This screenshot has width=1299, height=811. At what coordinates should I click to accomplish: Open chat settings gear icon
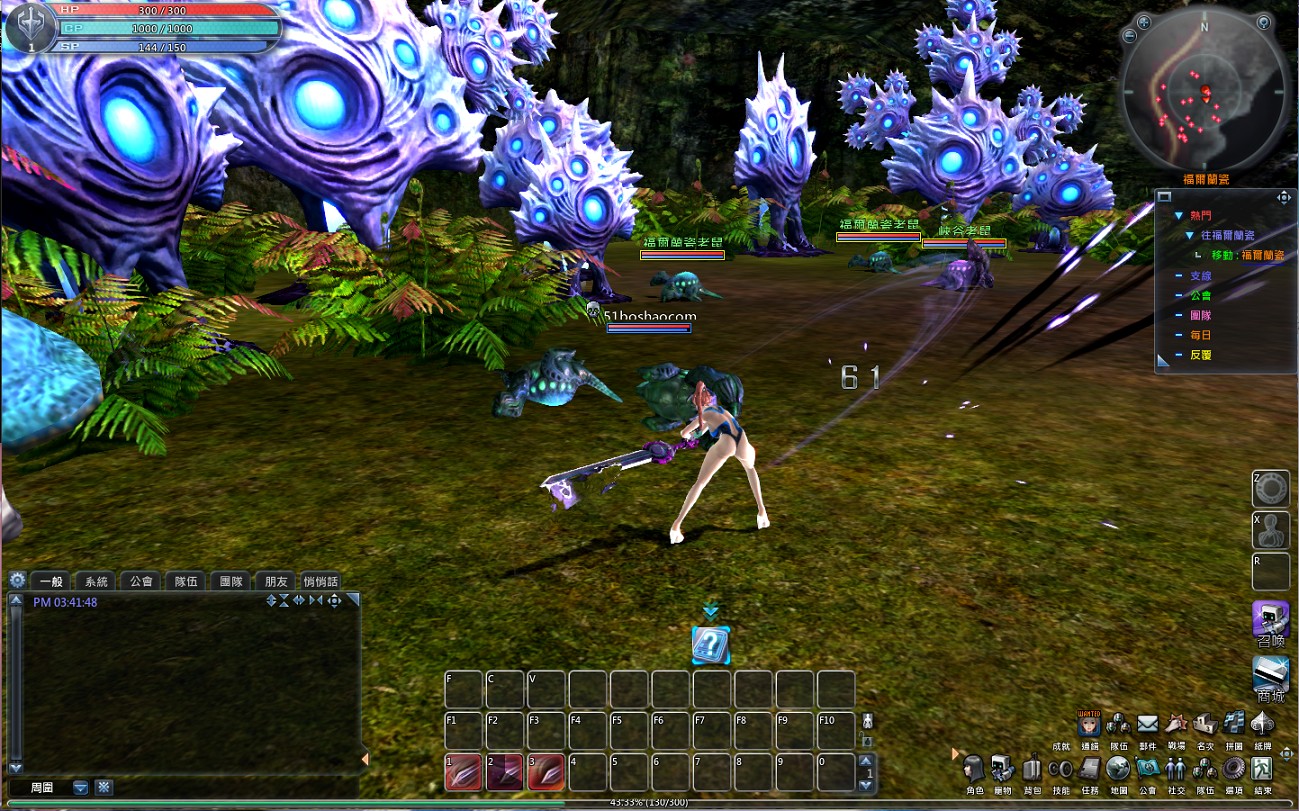click(17, 580)
